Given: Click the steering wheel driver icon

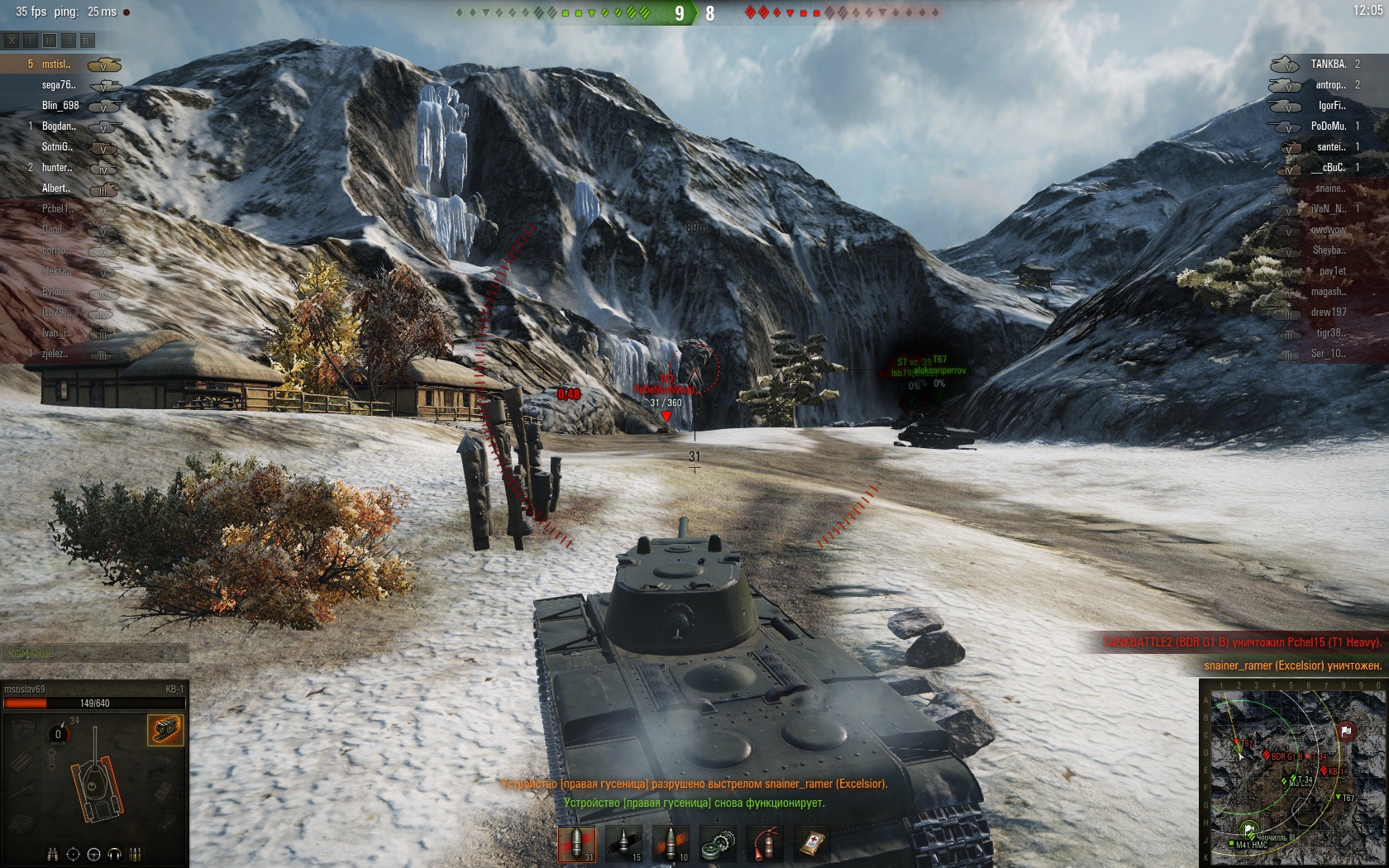Looking at the screenshot, I should point(93,855).
